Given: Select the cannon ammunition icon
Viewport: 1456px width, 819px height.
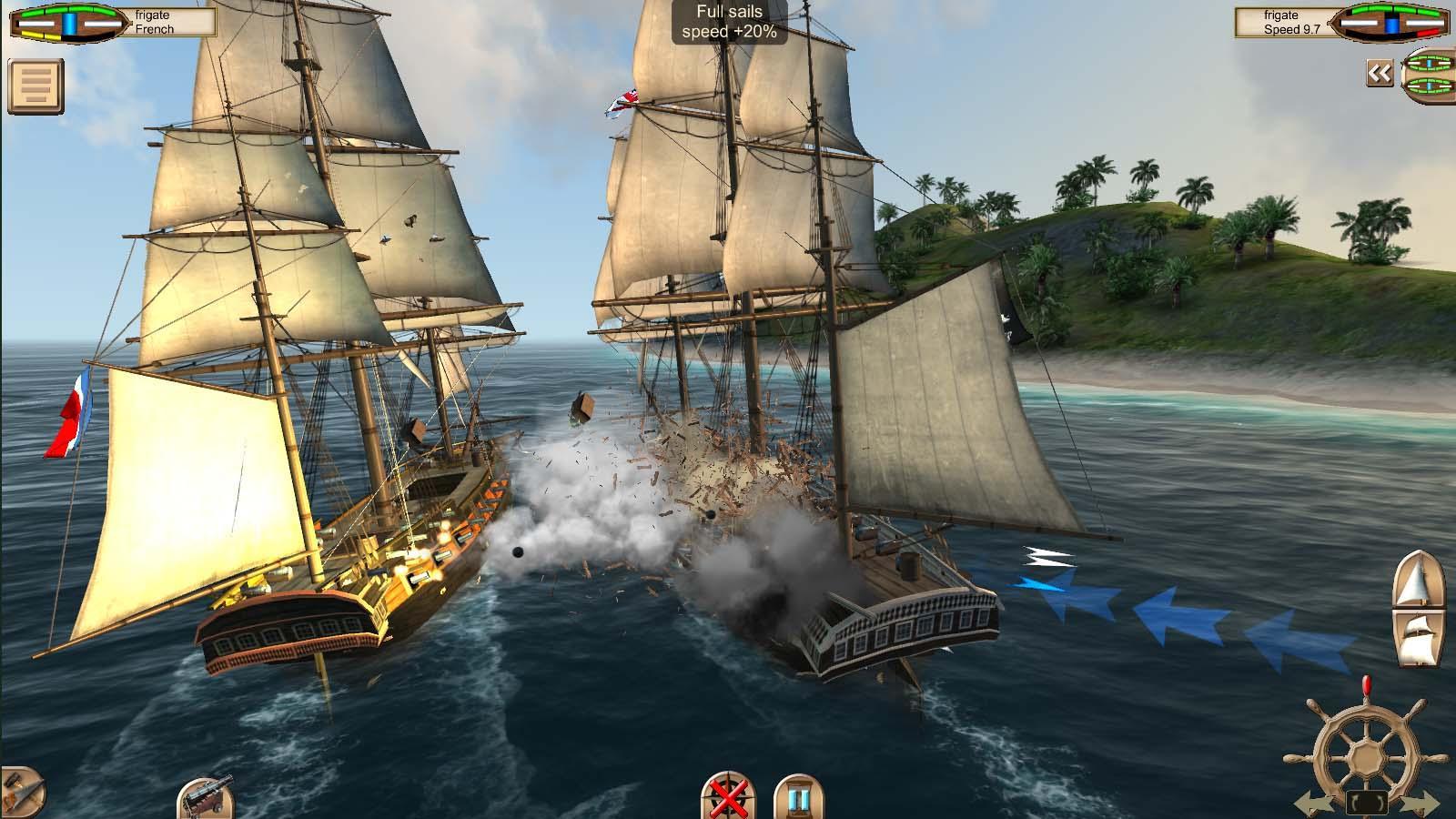Looking at the screenshot, I should [x=205, y=802].
